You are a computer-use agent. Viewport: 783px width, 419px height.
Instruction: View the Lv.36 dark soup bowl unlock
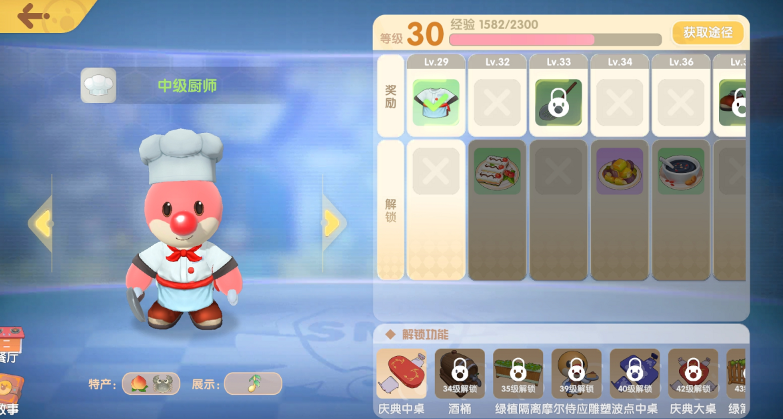[x=680, y=170]
